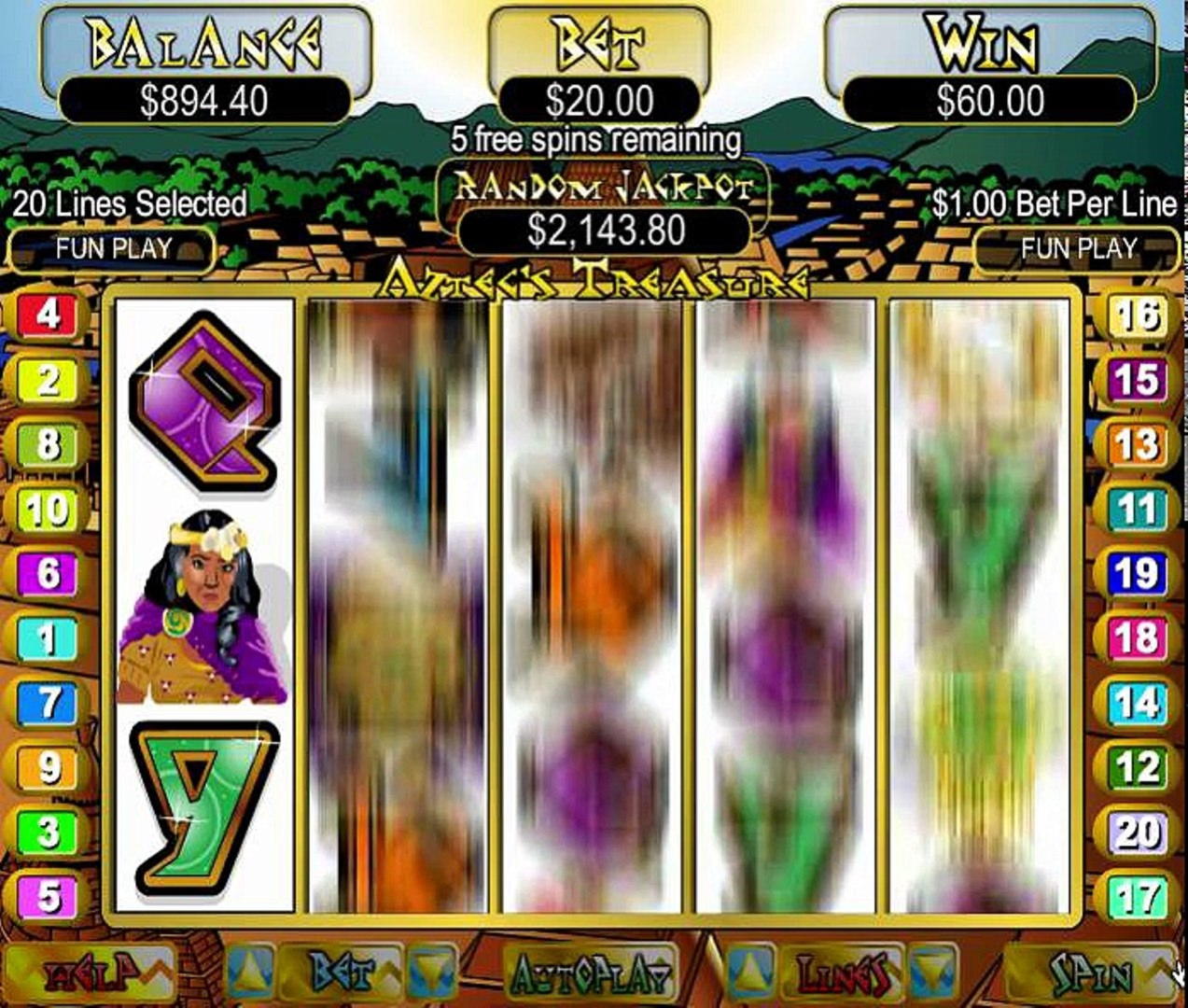
Task: Select payline number 4 marker
Action: [49, 315]
